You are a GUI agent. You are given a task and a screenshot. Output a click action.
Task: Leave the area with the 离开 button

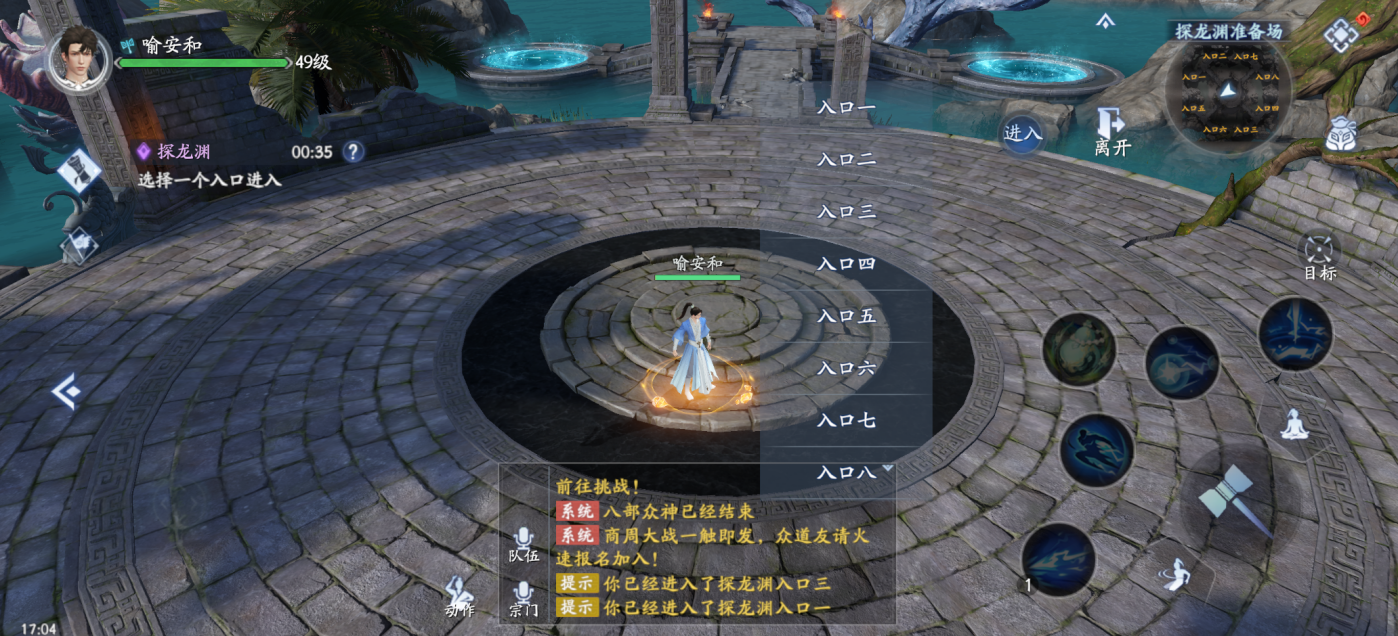click(x=1112, y=133)
